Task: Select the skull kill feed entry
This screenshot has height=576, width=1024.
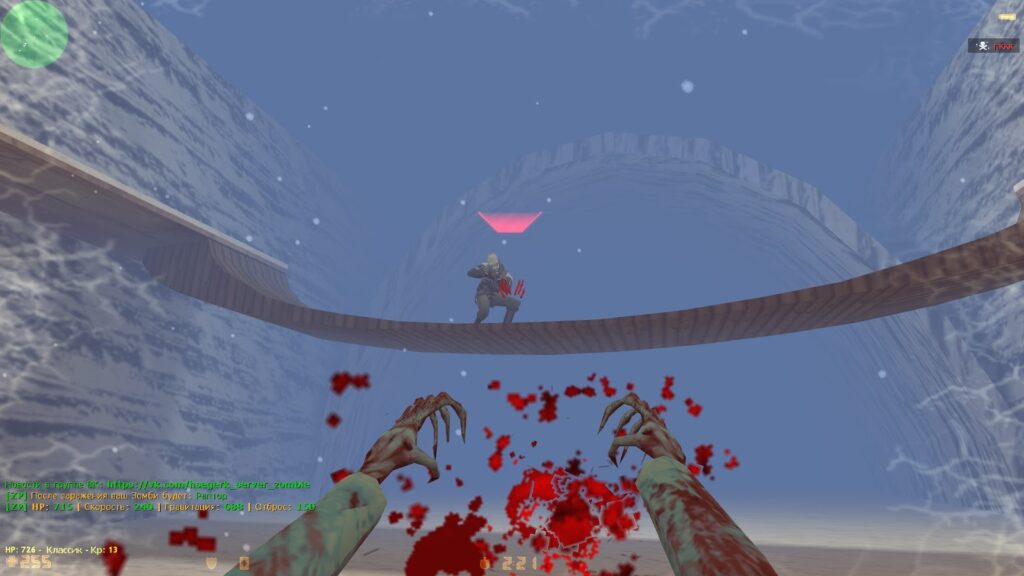Action: point(993,45)
